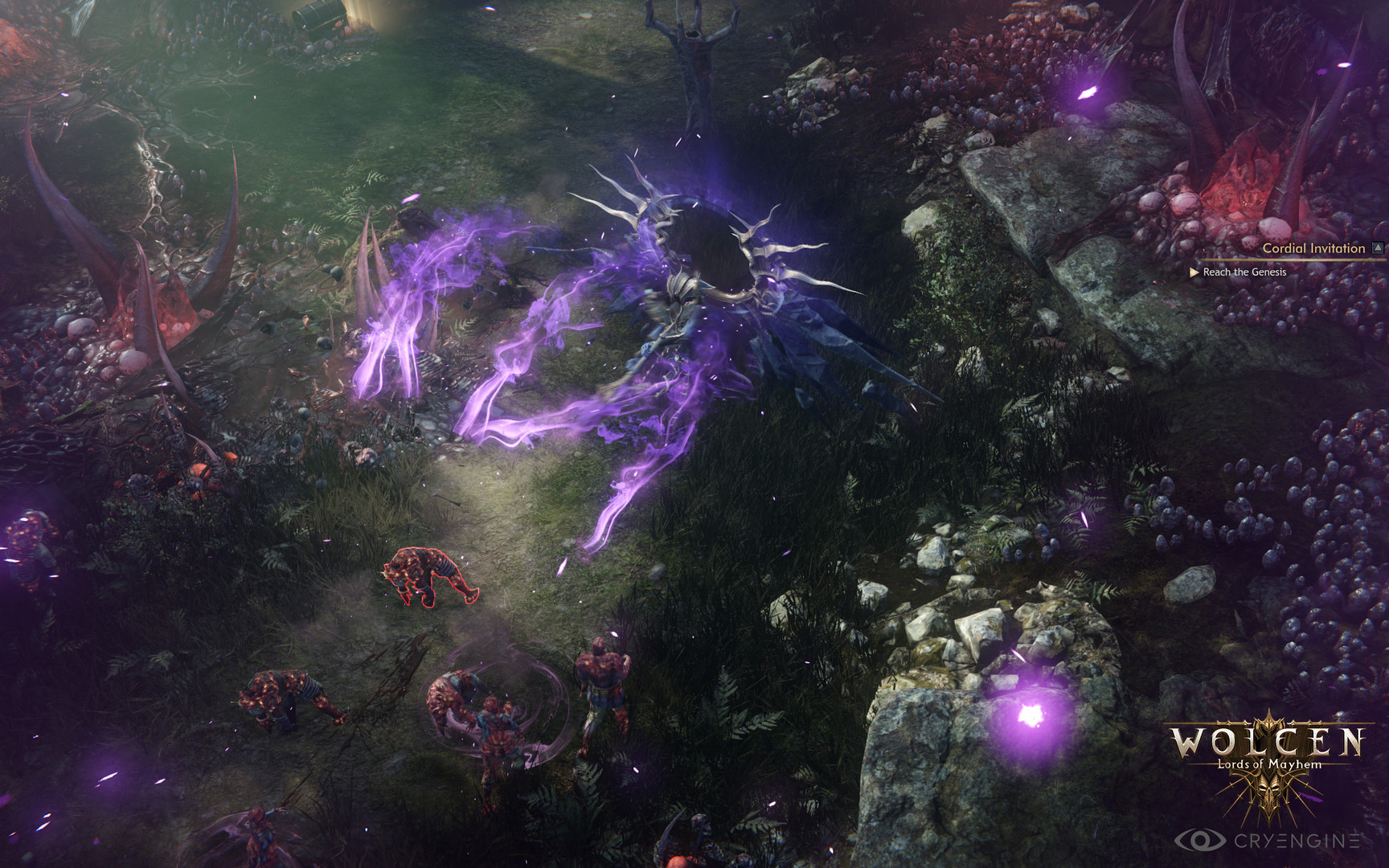This screenshot has width=1389, height=868.
Task: Click the CRYENGINE wordmark link
Action: (1296, 838)
